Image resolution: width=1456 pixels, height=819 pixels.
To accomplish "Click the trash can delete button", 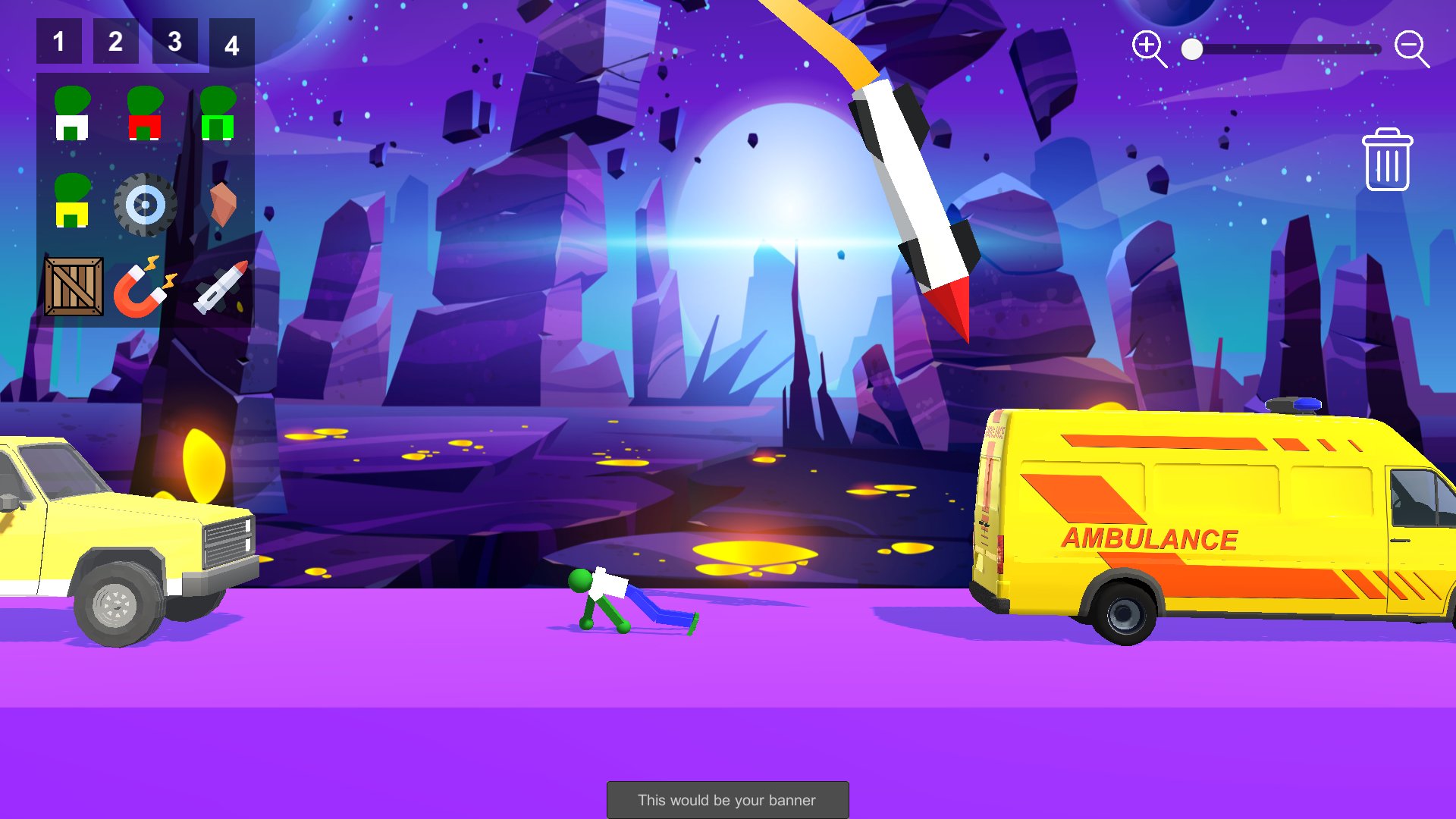I will pyautogui.click(x=1387, y=160).
